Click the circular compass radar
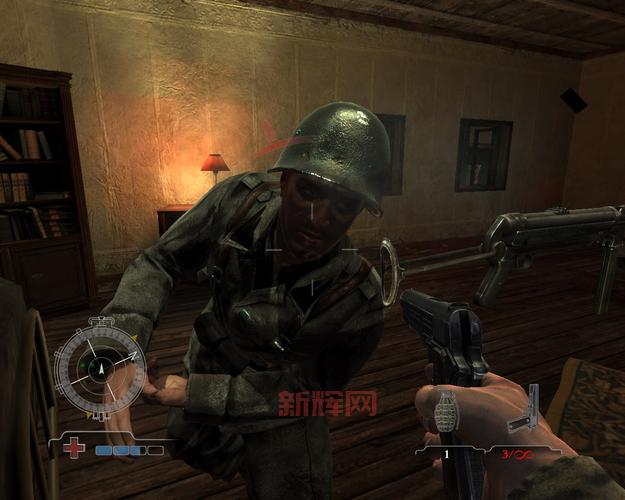Image resolution: width=625 pixels, height=500 pixels. point(99,367)
